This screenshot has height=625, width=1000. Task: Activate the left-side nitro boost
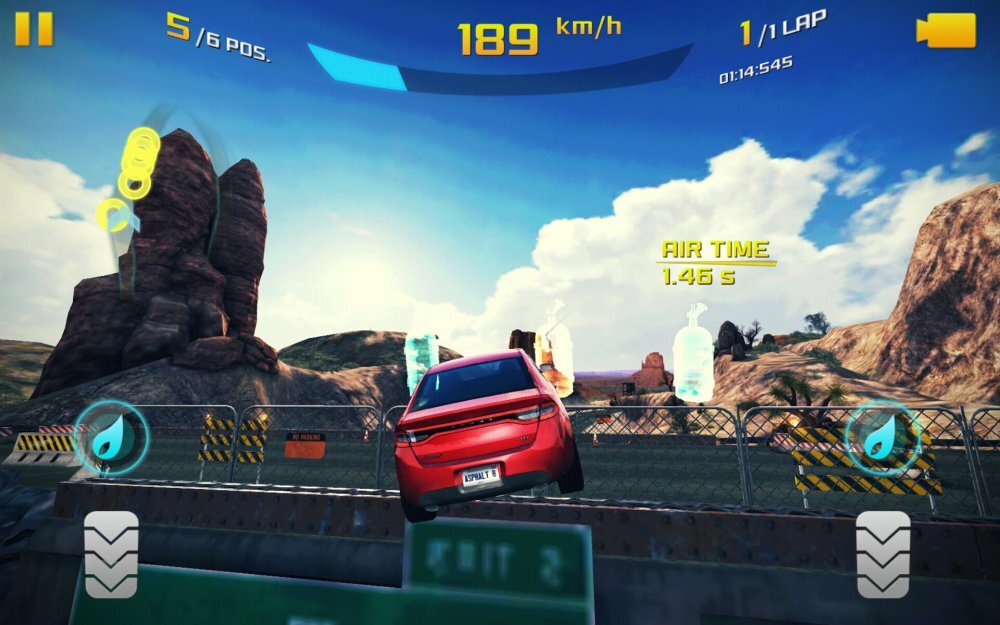(x=111, y=437)
